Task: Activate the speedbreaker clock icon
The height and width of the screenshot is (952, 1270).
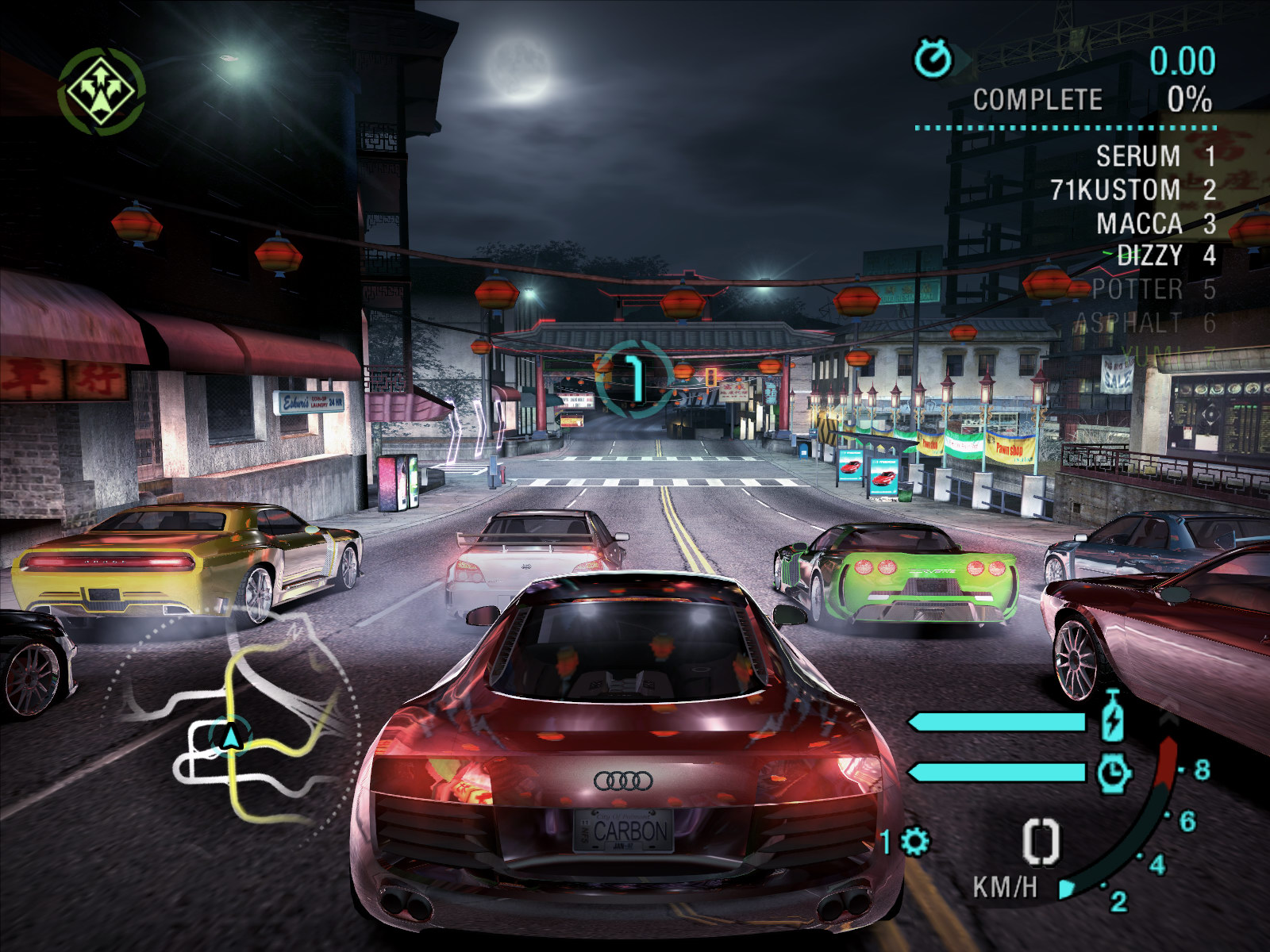Action: [1114, 772]
